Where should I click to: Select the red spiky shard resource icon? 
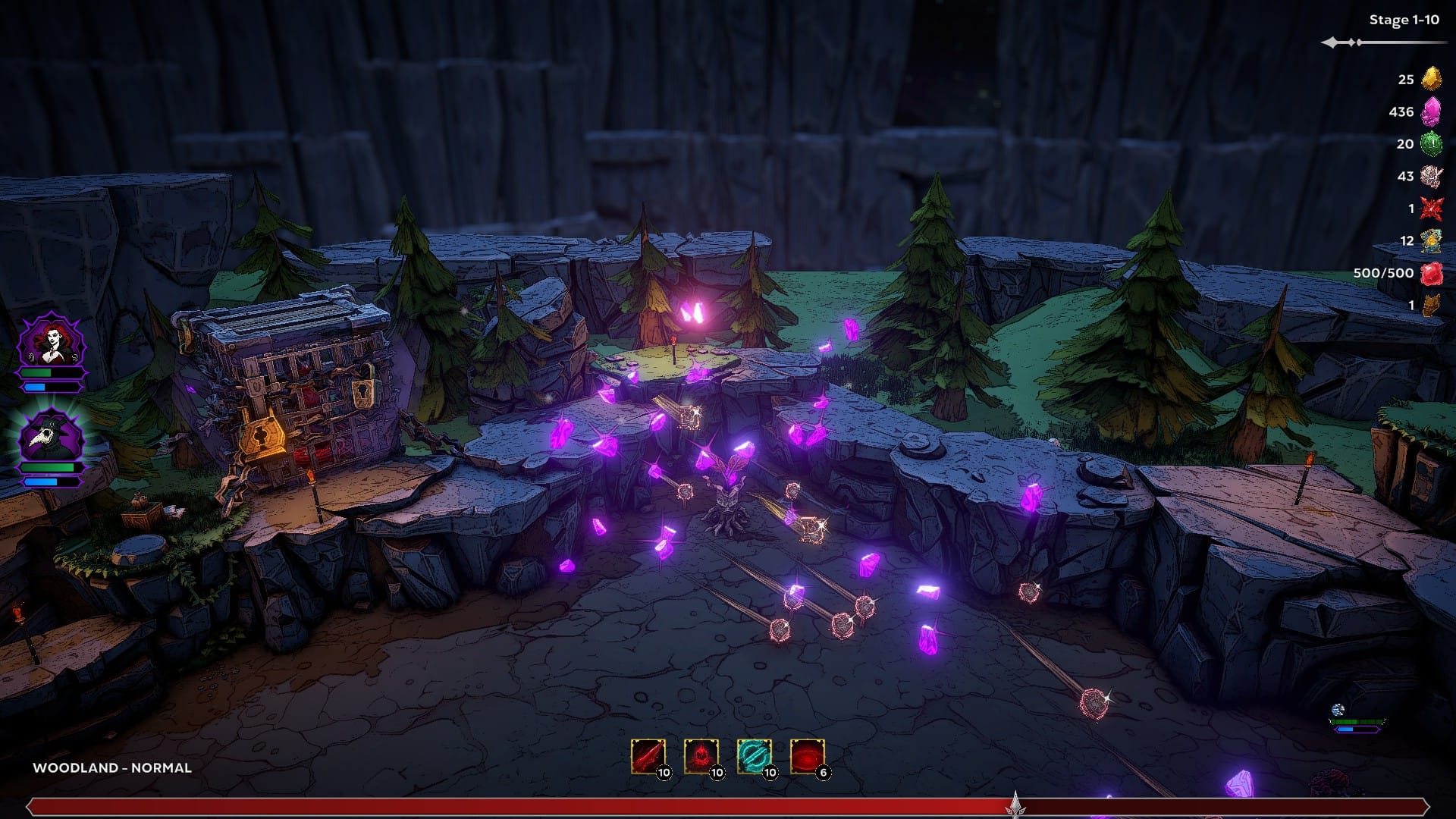pos(1431,208)
